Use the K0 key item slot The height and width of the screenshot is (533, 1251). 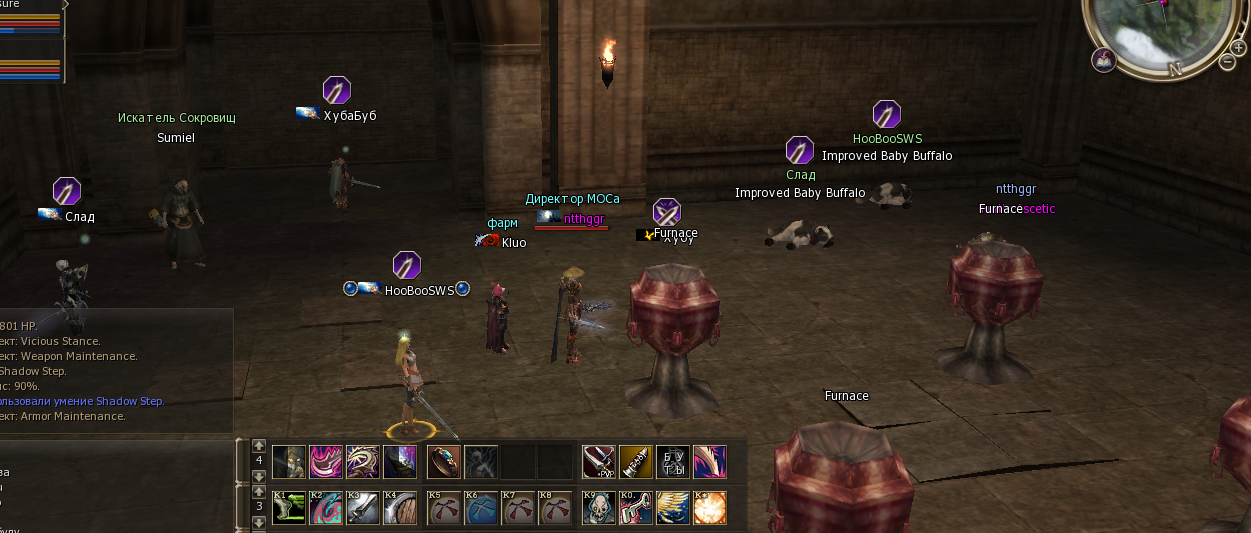[x=636, y=507]
